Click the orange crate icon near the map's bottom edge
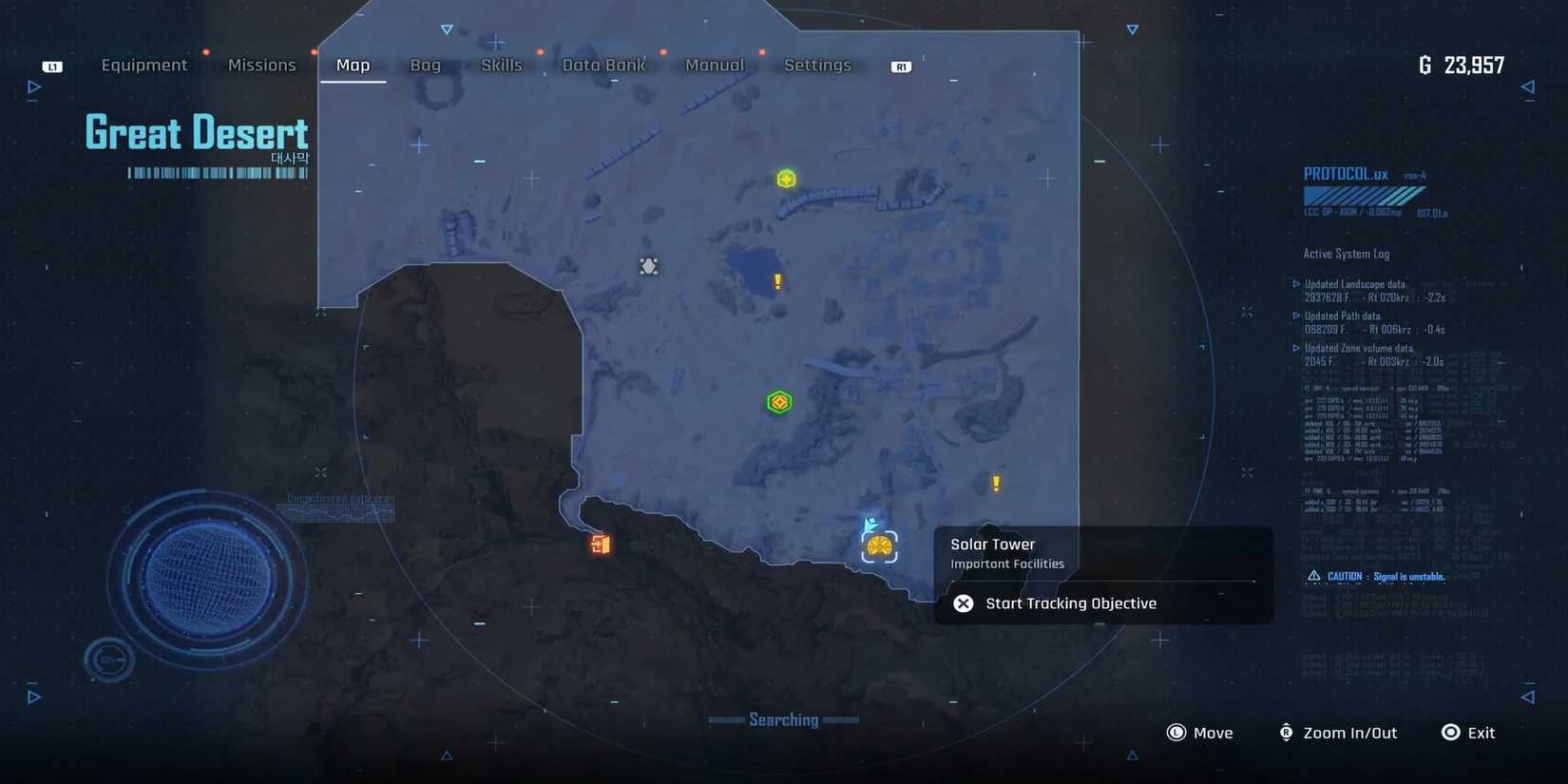Image resolution: width=1568 pixels, height=784 pixels. [x=599, y=544]
